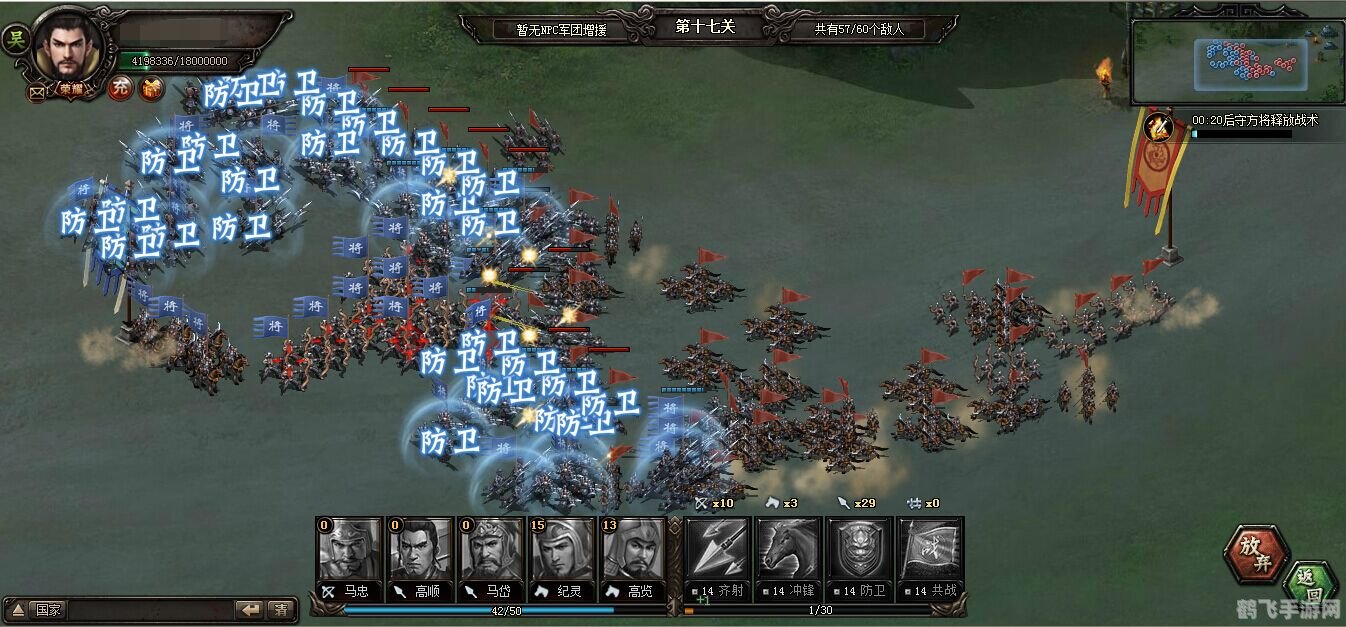Select general 高览 portrait card
The image size is (1346, 627).
pos(633,551)
